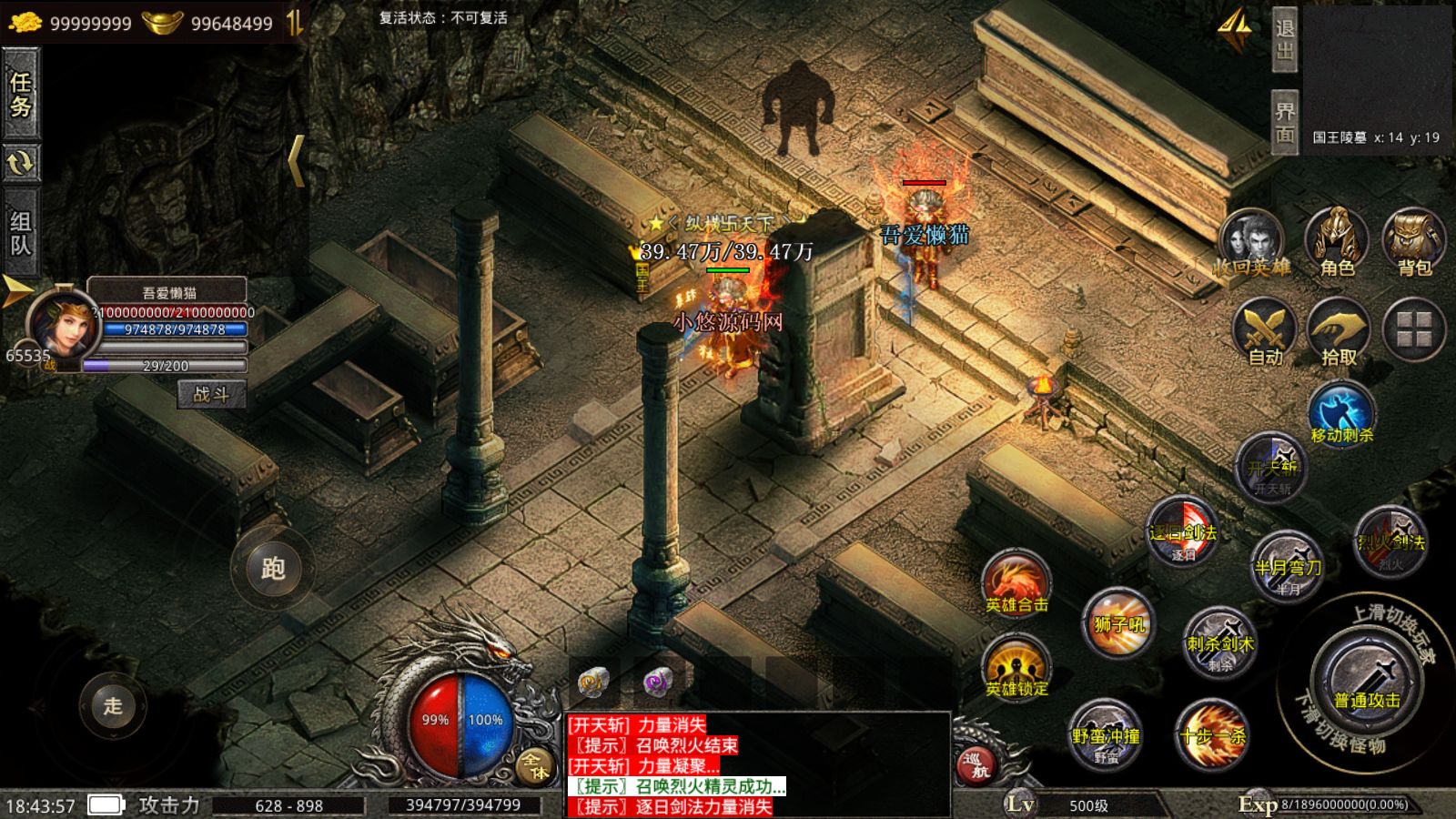Toggle 自动 auto-combat
The image size is (1456, 819).
click(1265, 332)
